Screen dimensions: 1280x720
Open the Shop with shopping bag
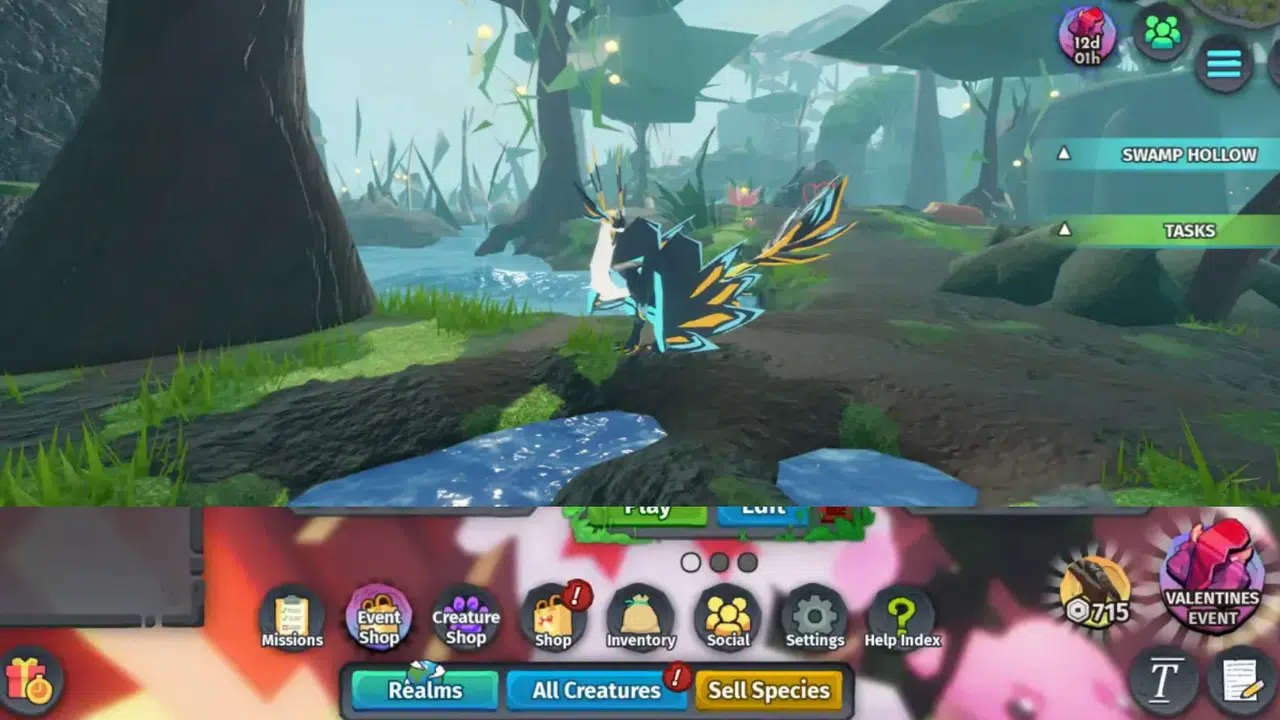(x=553, y=619)
